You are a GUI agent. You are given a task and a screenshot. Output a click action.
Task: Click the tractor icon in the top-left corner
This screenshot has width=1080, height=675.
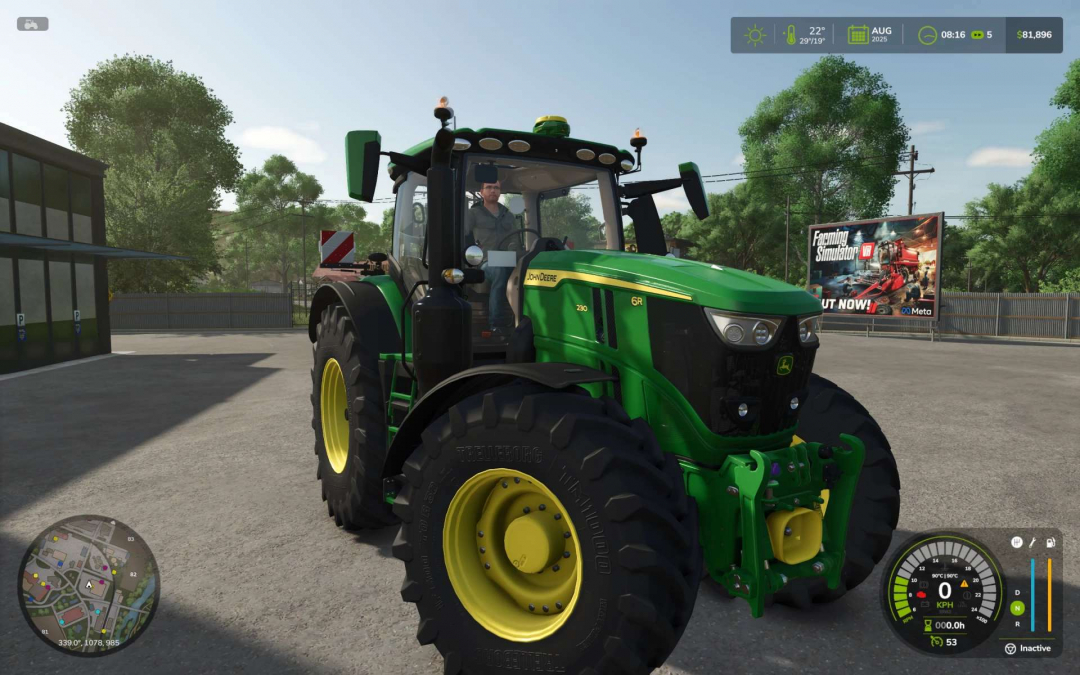point(32,24)
